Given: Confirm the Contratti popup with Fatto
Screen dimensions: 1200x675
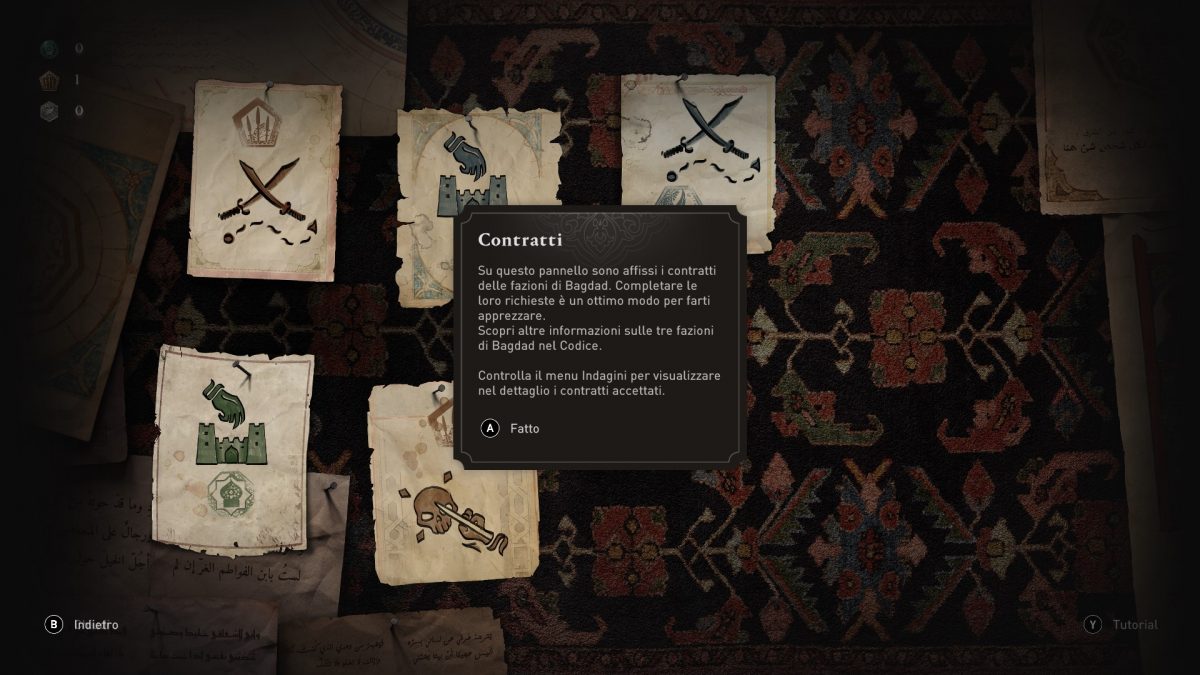Looking at the screenshot, I should coord(512,429).
